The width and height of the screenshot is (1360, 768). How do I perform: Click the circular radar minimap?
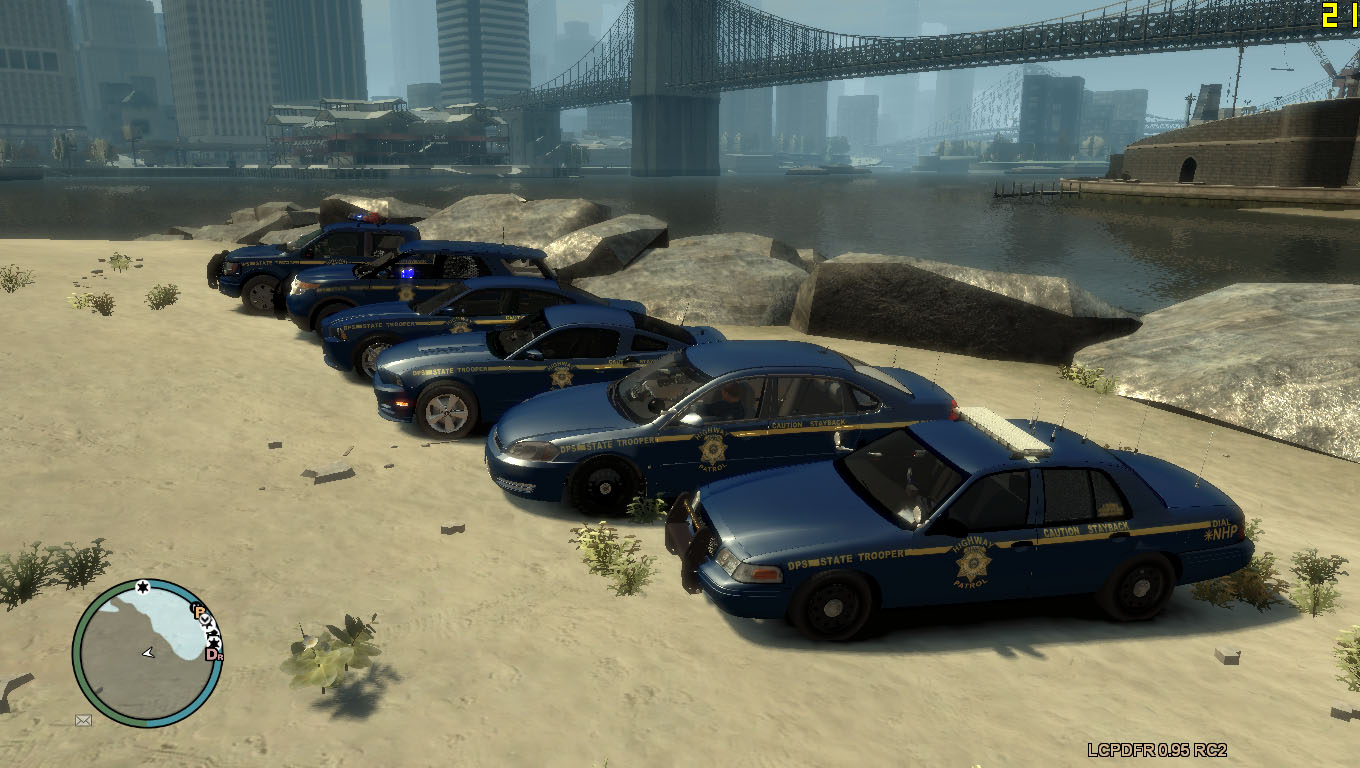click(146, 652)
